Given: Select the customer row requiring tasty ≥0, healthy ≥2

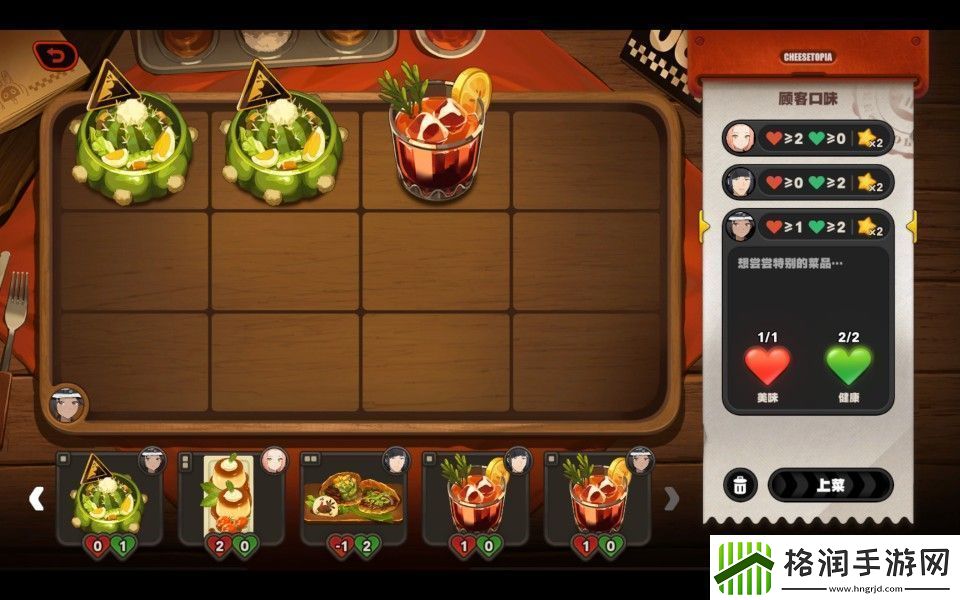Looking at the screenshot, I should [x=806, y=182].
